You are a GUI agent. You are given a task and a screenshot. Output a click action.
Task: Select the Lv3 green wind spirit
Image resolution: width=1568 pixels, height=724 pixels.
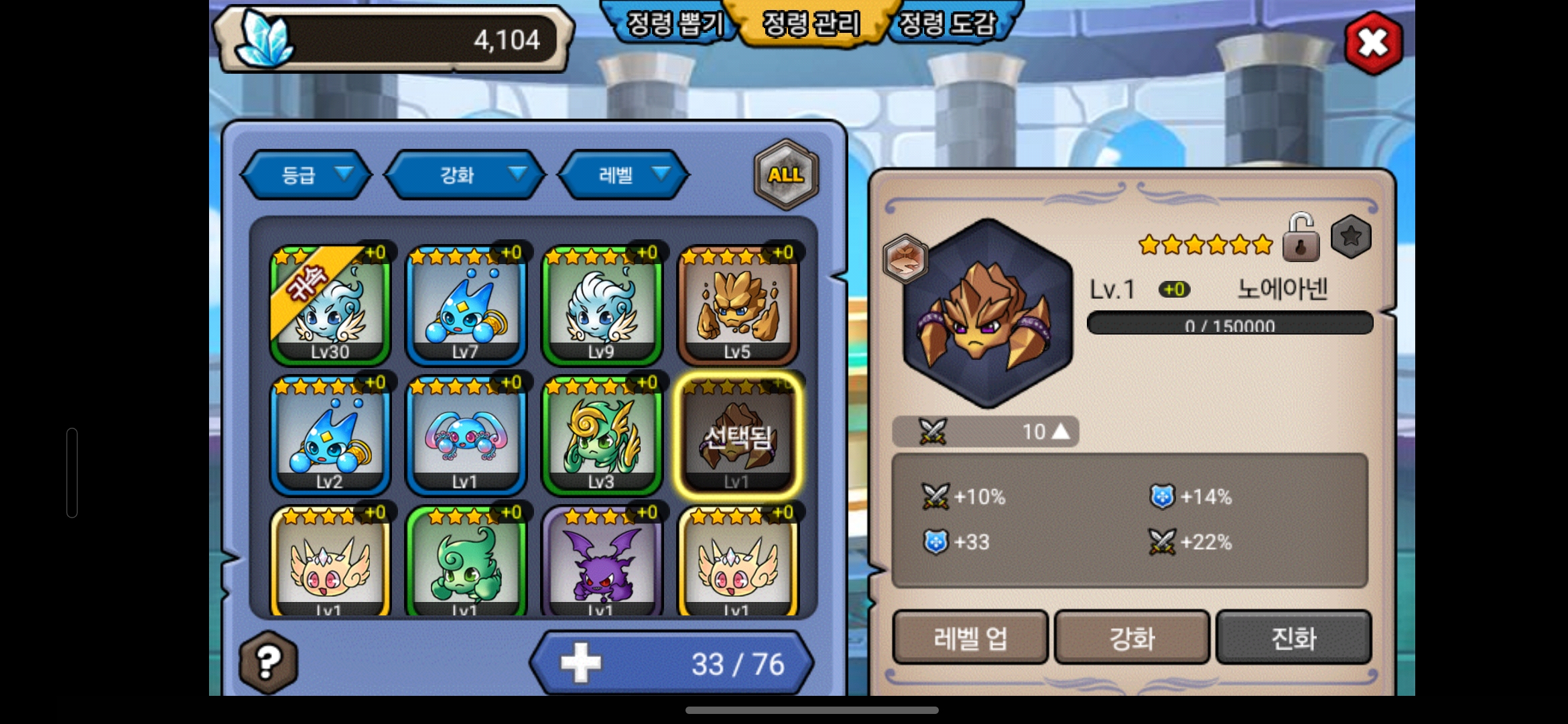point(602,436)
